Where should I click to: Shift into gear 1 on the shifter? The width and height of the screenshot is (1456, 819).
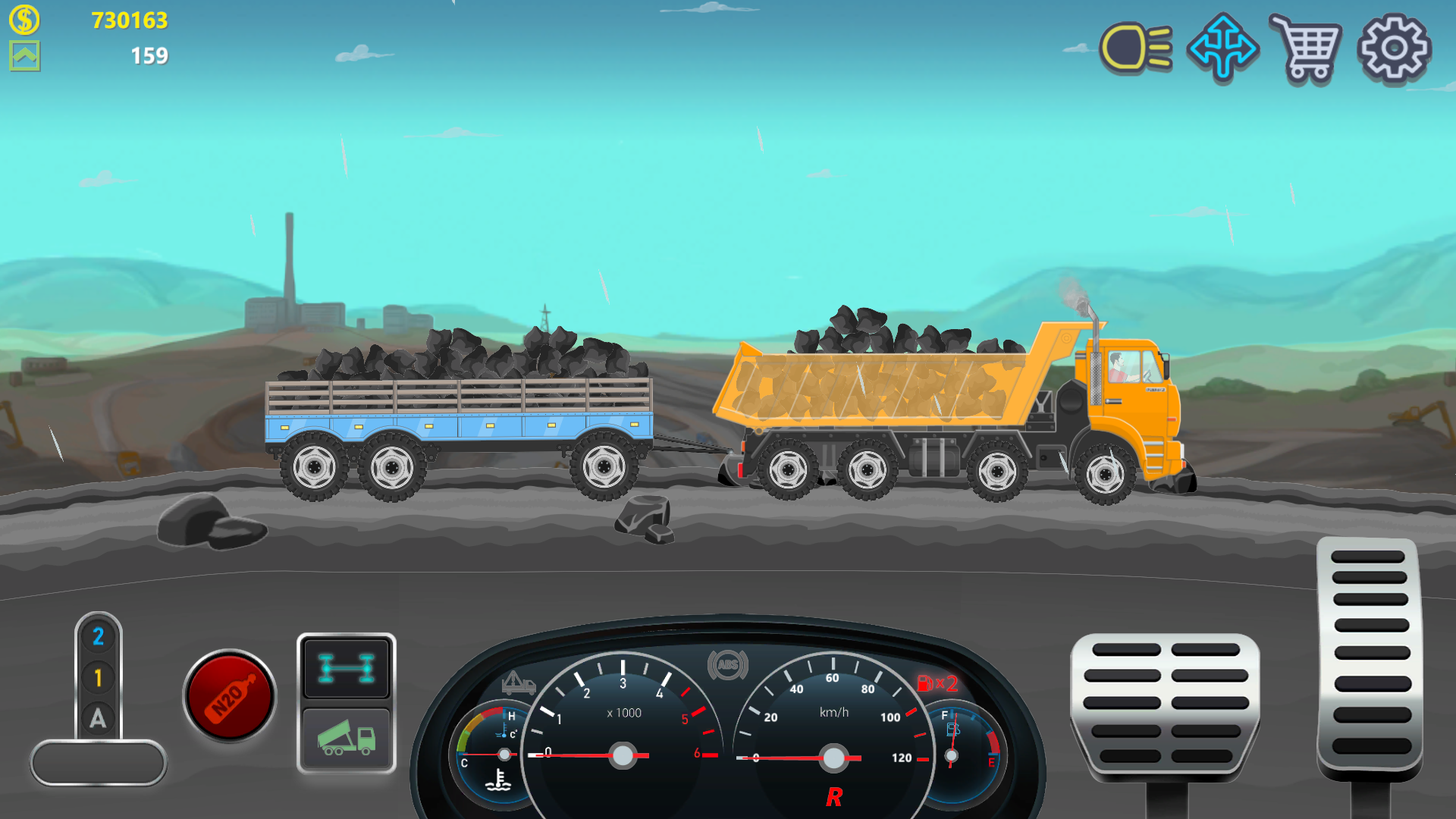click(97, 679)
